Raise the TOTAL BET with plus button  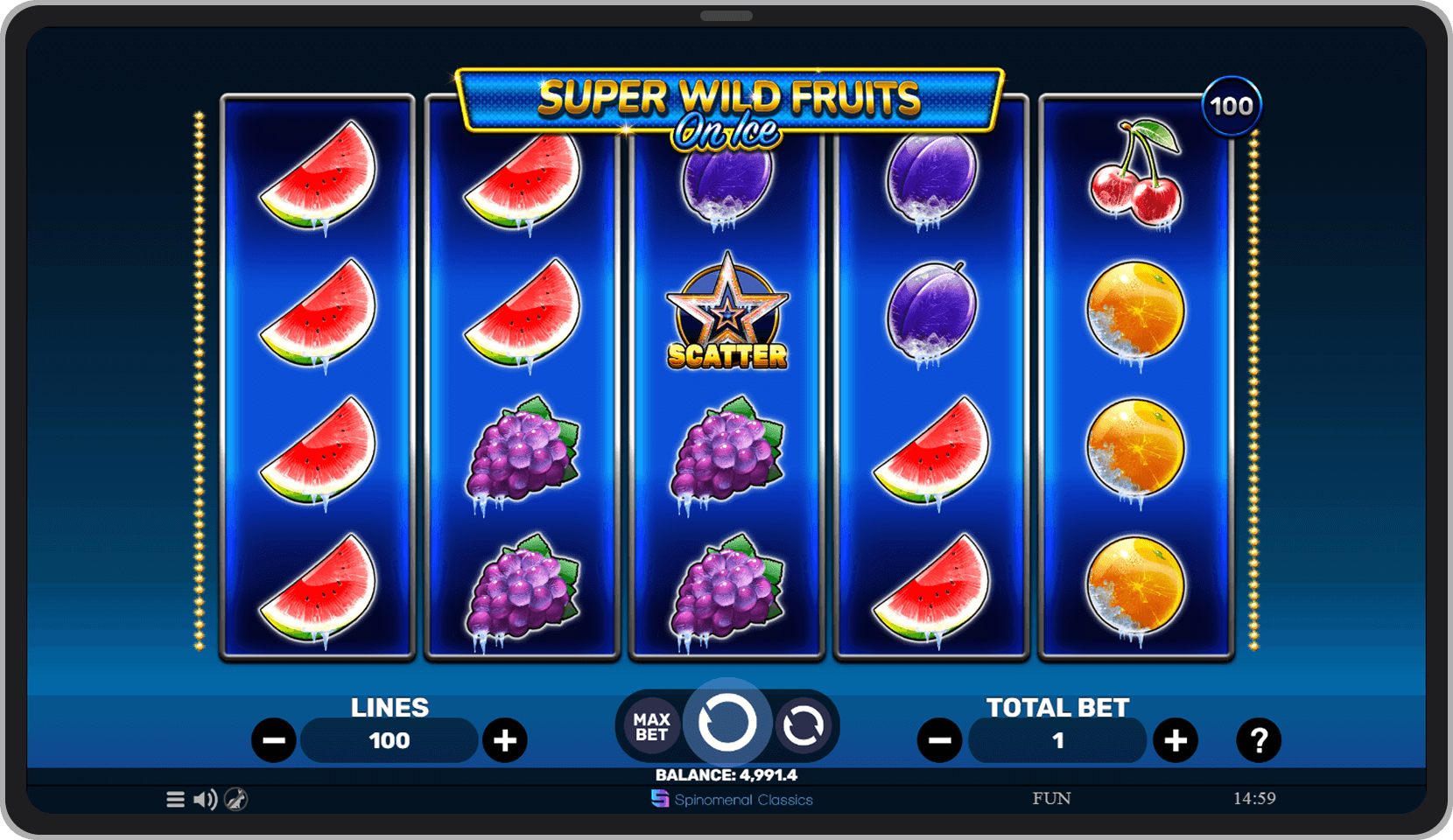[x=1176, y=739]
